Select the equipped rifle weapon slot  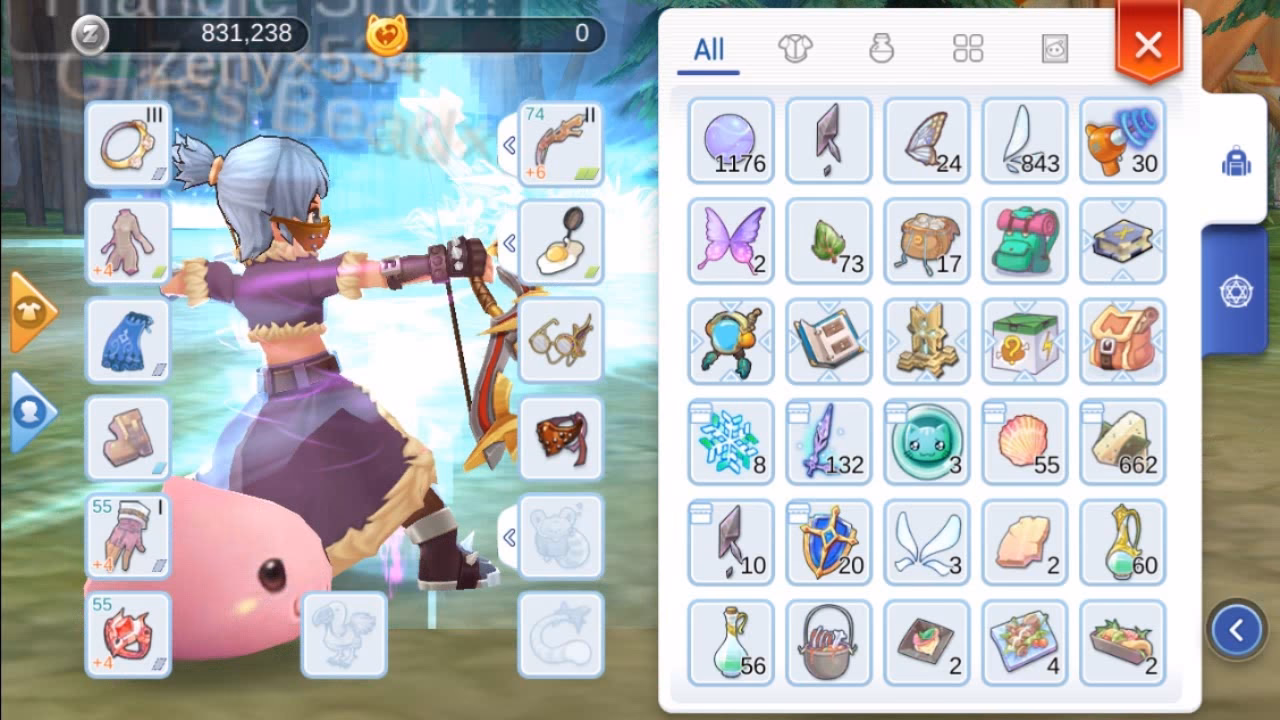560,140
